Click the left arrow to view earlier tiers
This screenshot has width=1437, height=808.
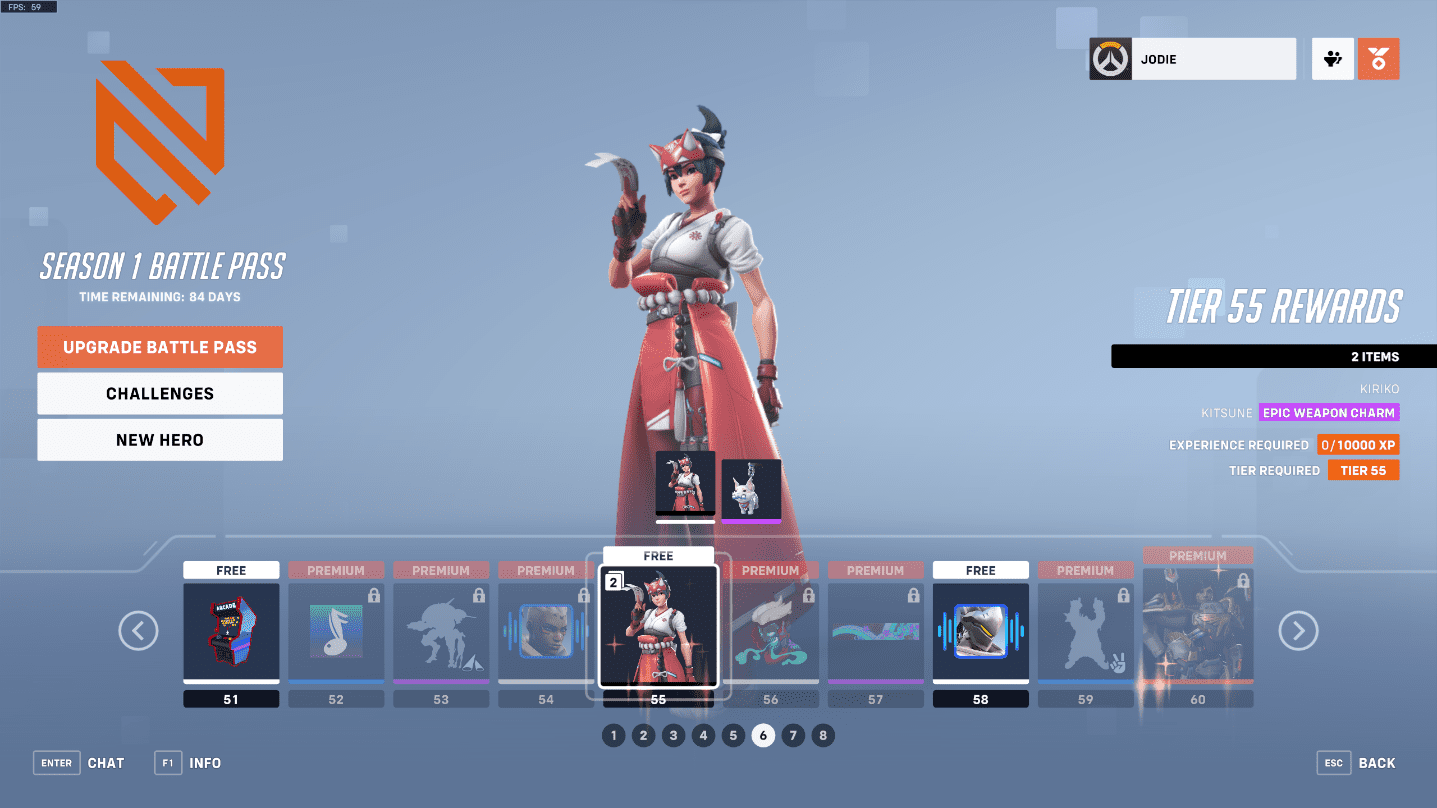pyautogui.click(x=138, y=631)
